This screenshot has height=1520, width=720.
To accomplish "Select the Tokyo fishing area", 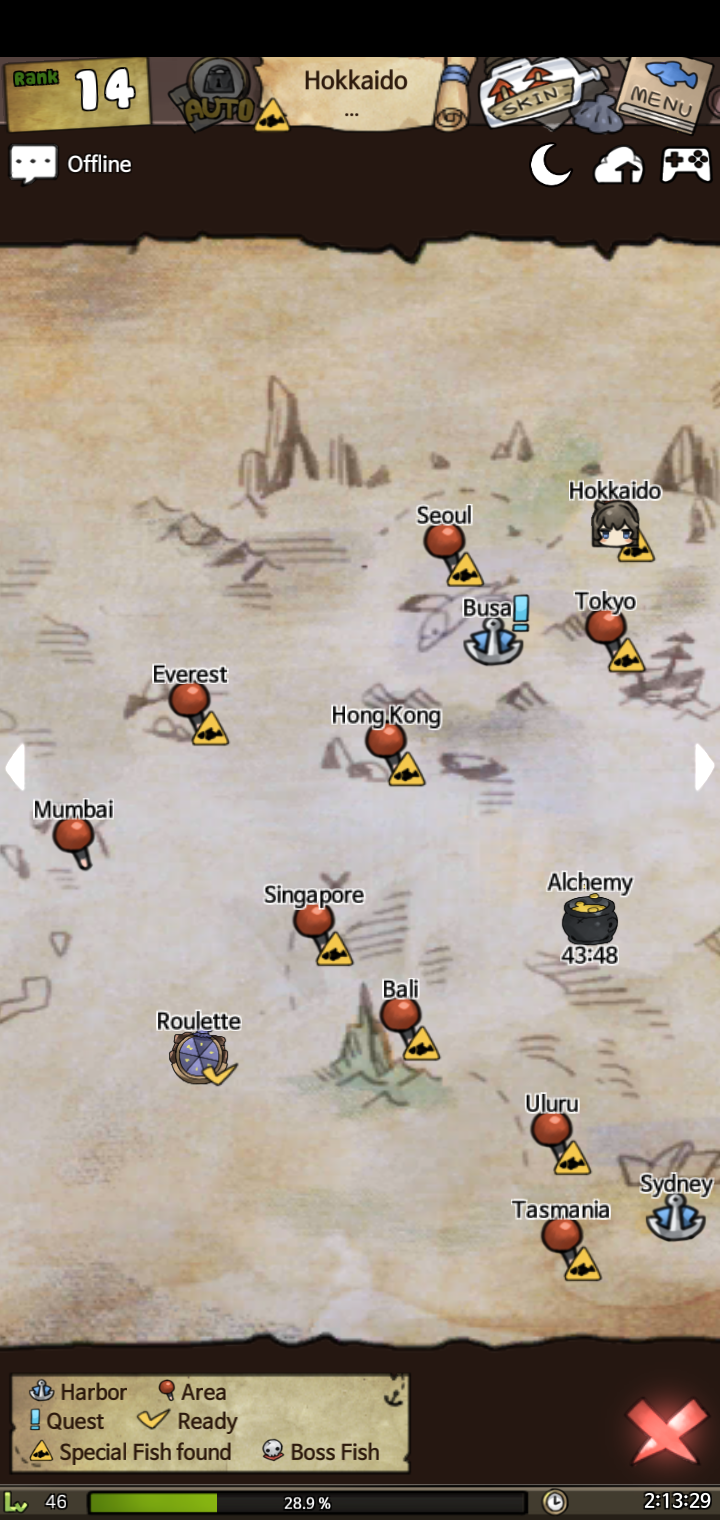I will 605,627.
